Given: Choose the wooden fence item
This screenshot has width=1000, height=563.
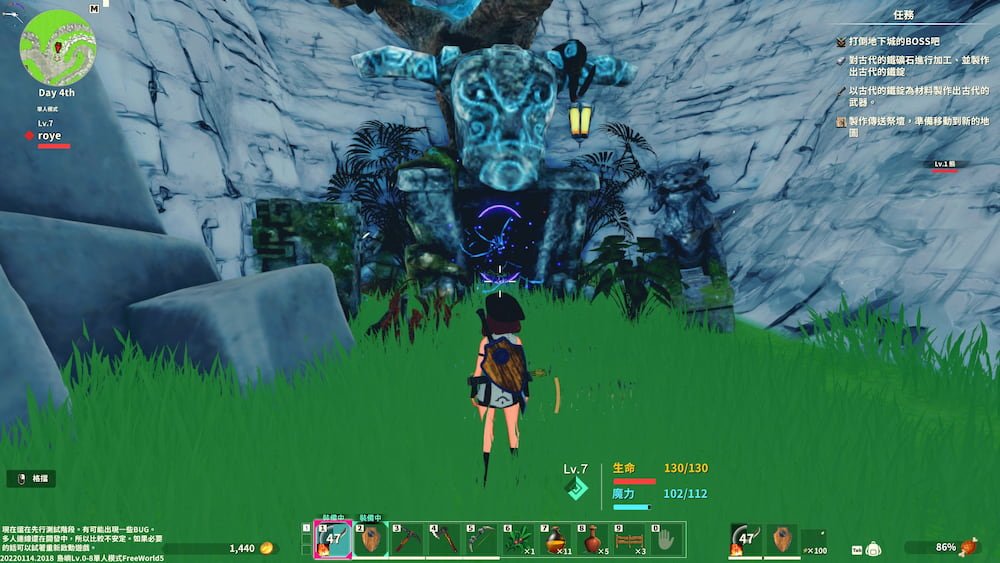Looking at the screenshot, I should click(631, 541).
